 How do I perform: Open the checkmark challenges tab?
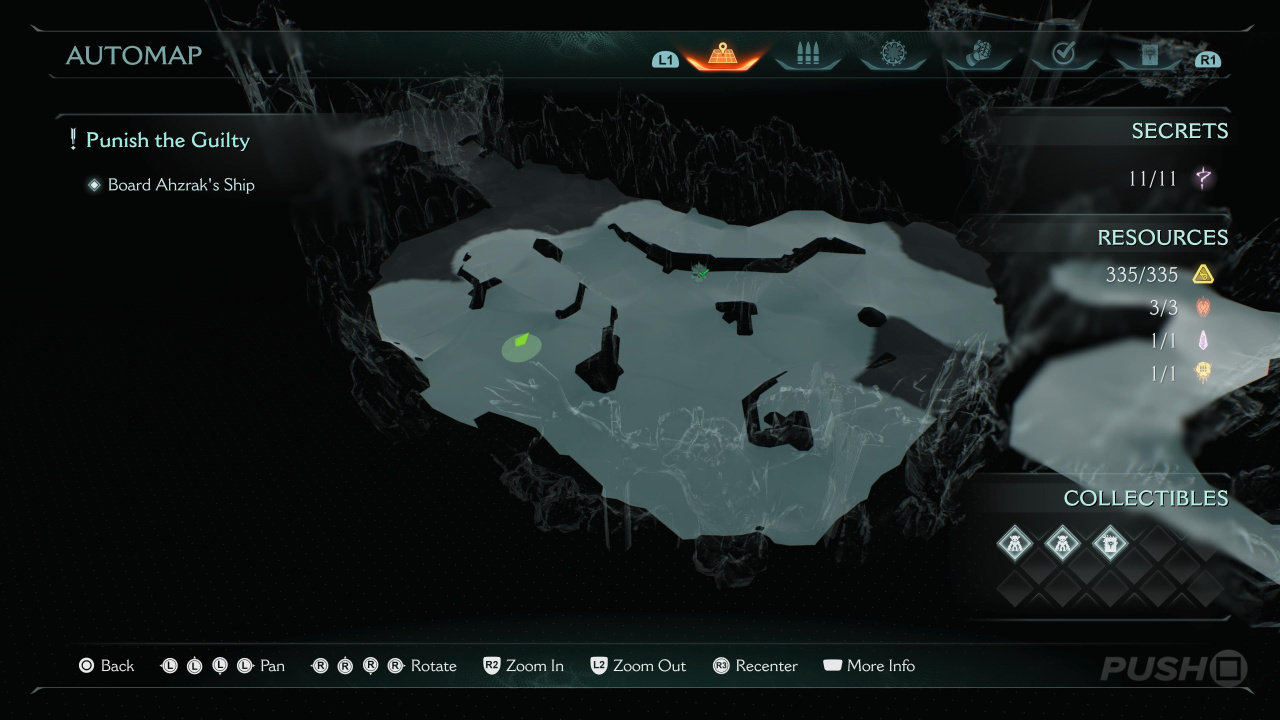(x=1063, y=55)
